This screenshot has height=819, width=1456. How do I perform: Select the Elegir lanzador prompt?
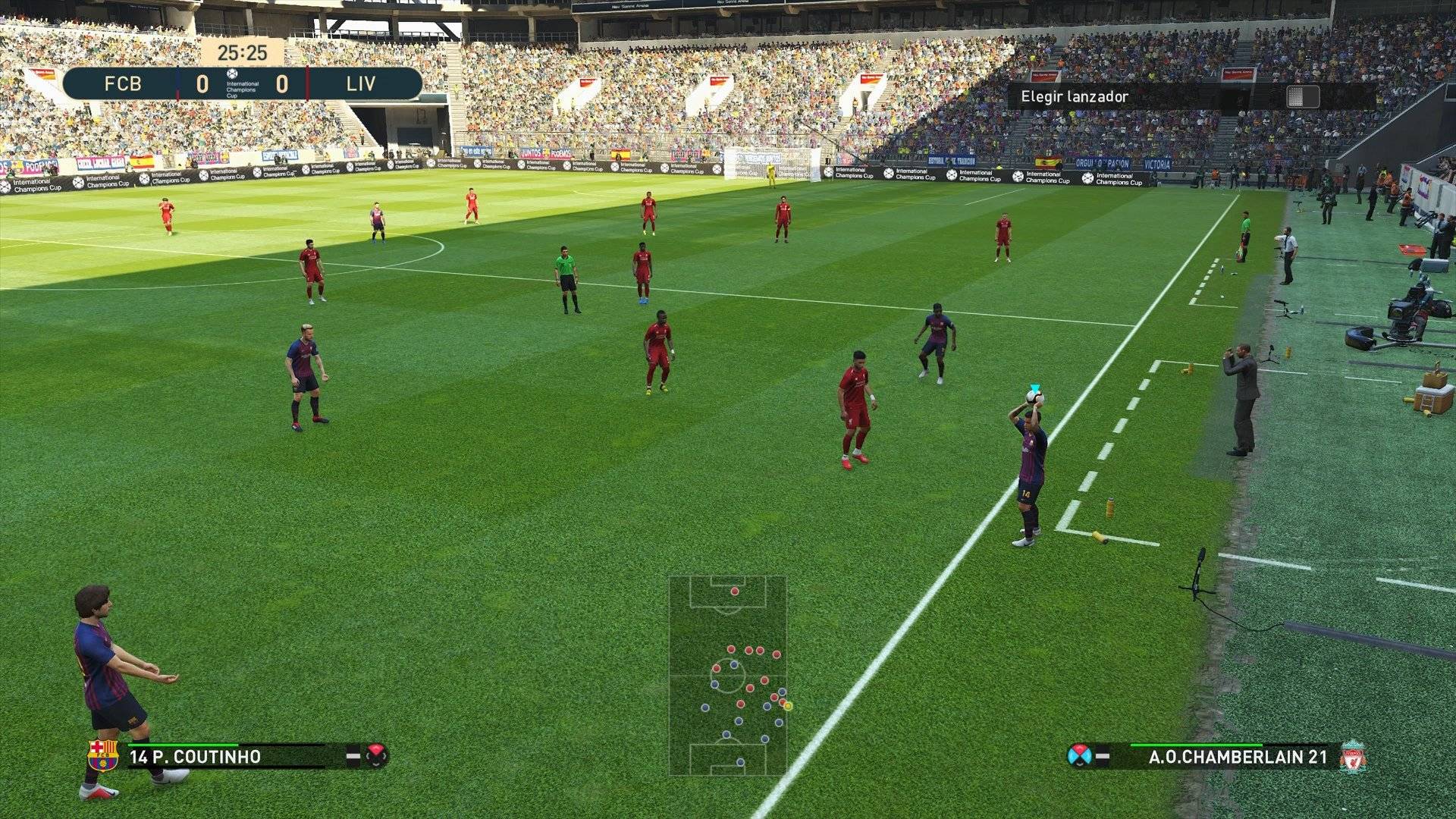point(1074,96)
